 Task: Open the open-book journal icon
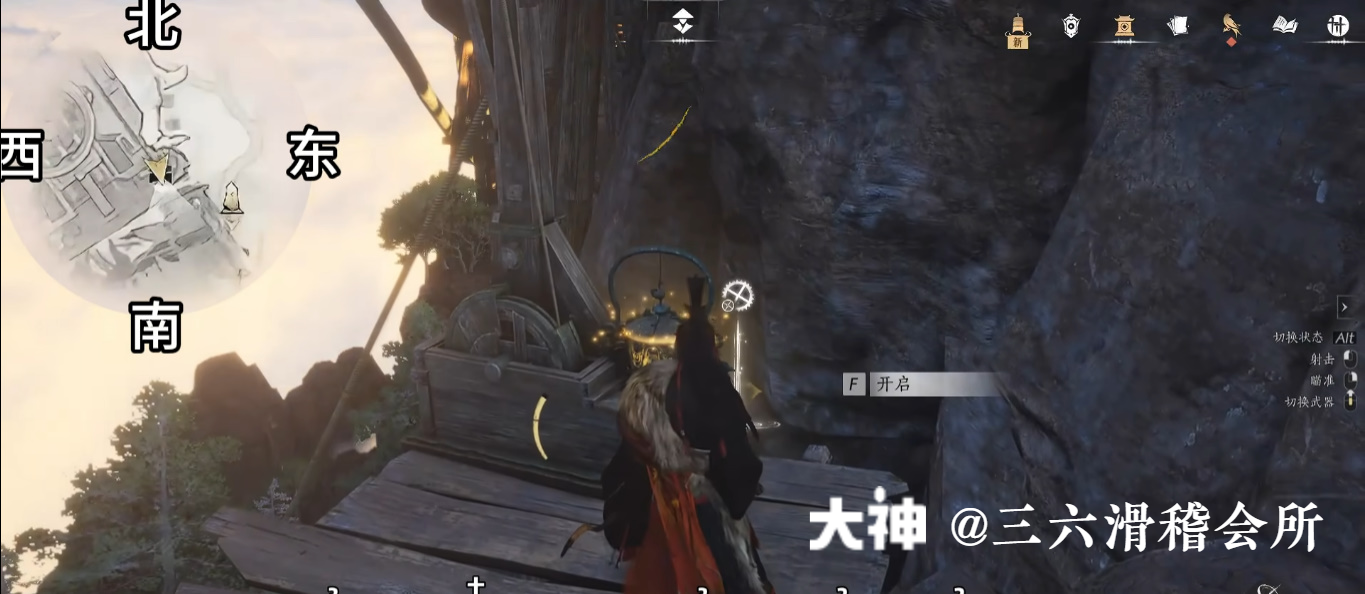(1285, 27)
